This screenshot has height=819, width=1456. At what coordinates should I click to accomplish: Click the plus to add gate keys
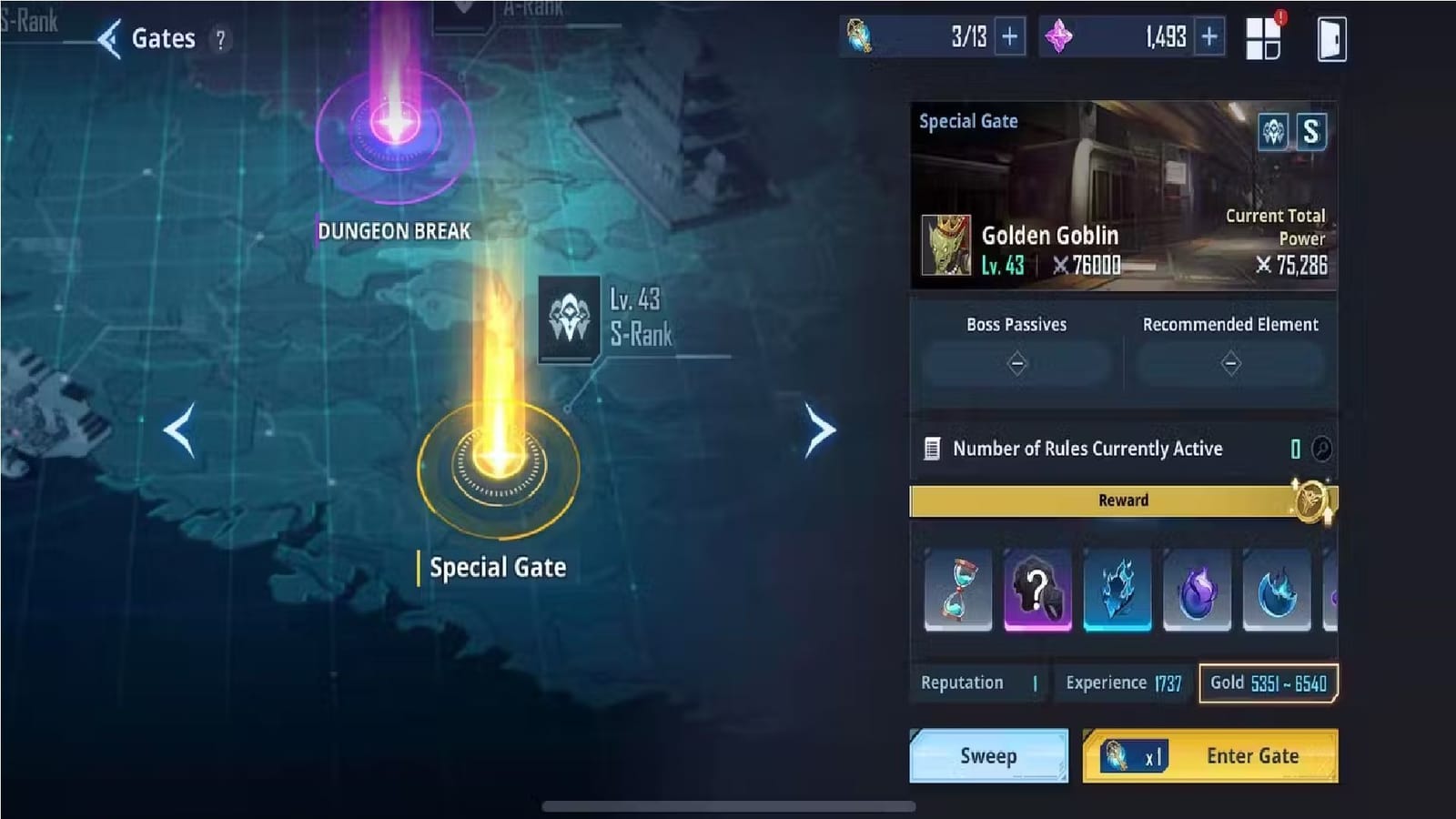coord(1008,36)
